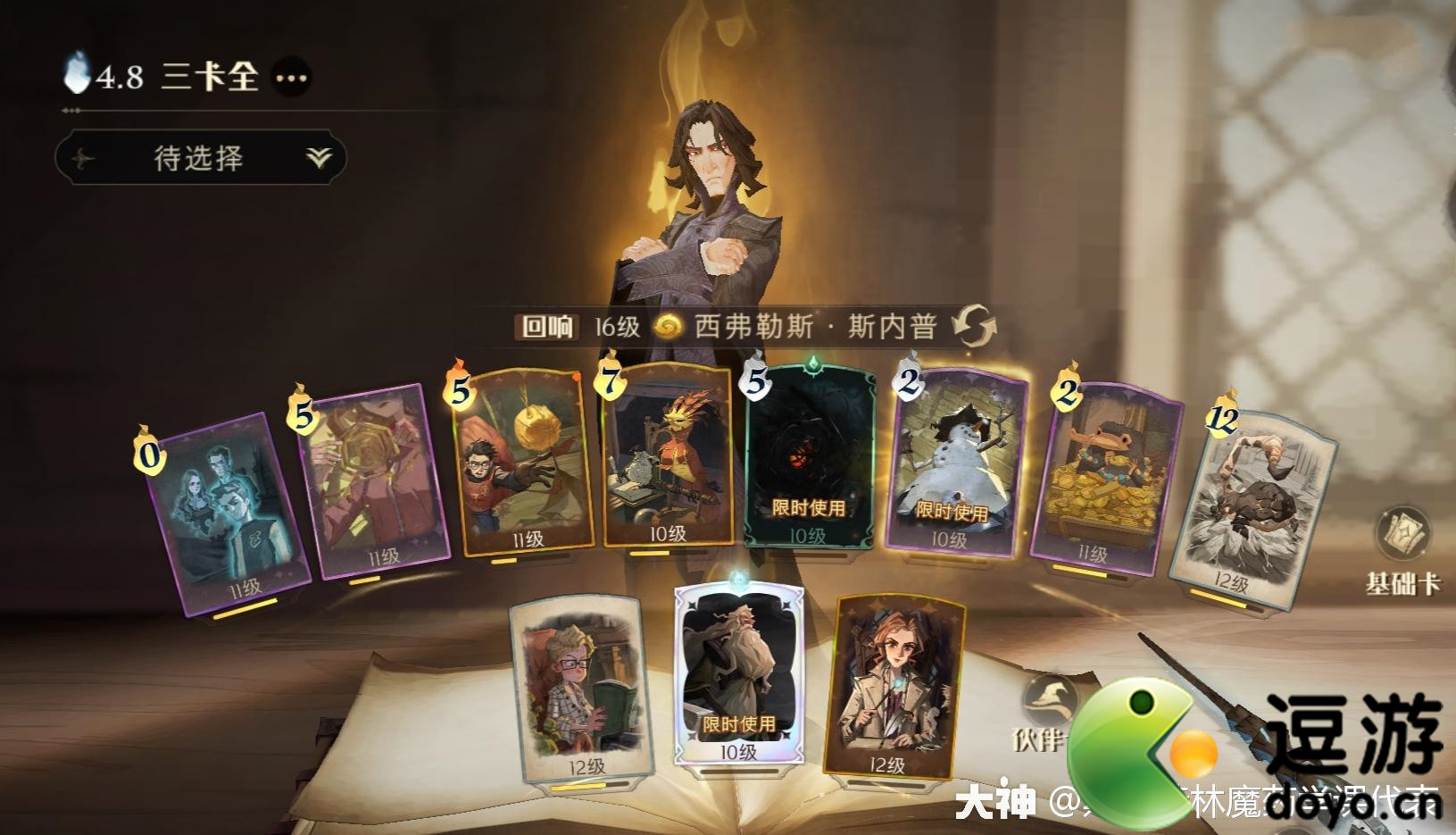Open the ... options next to 三卡全

[x=292, y=77]
